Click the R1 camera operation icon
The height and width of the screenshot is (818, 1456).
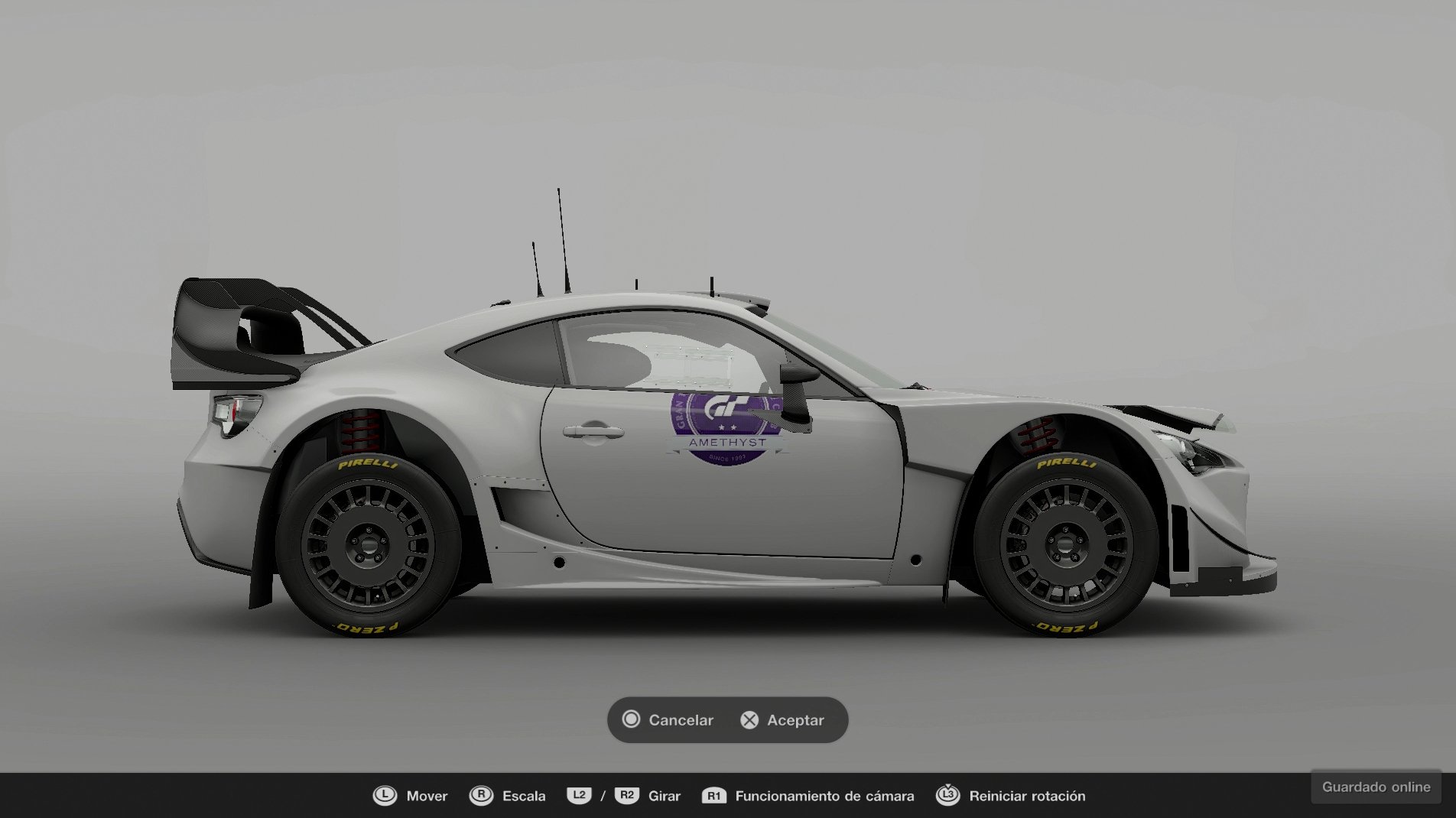pos(714,796)
